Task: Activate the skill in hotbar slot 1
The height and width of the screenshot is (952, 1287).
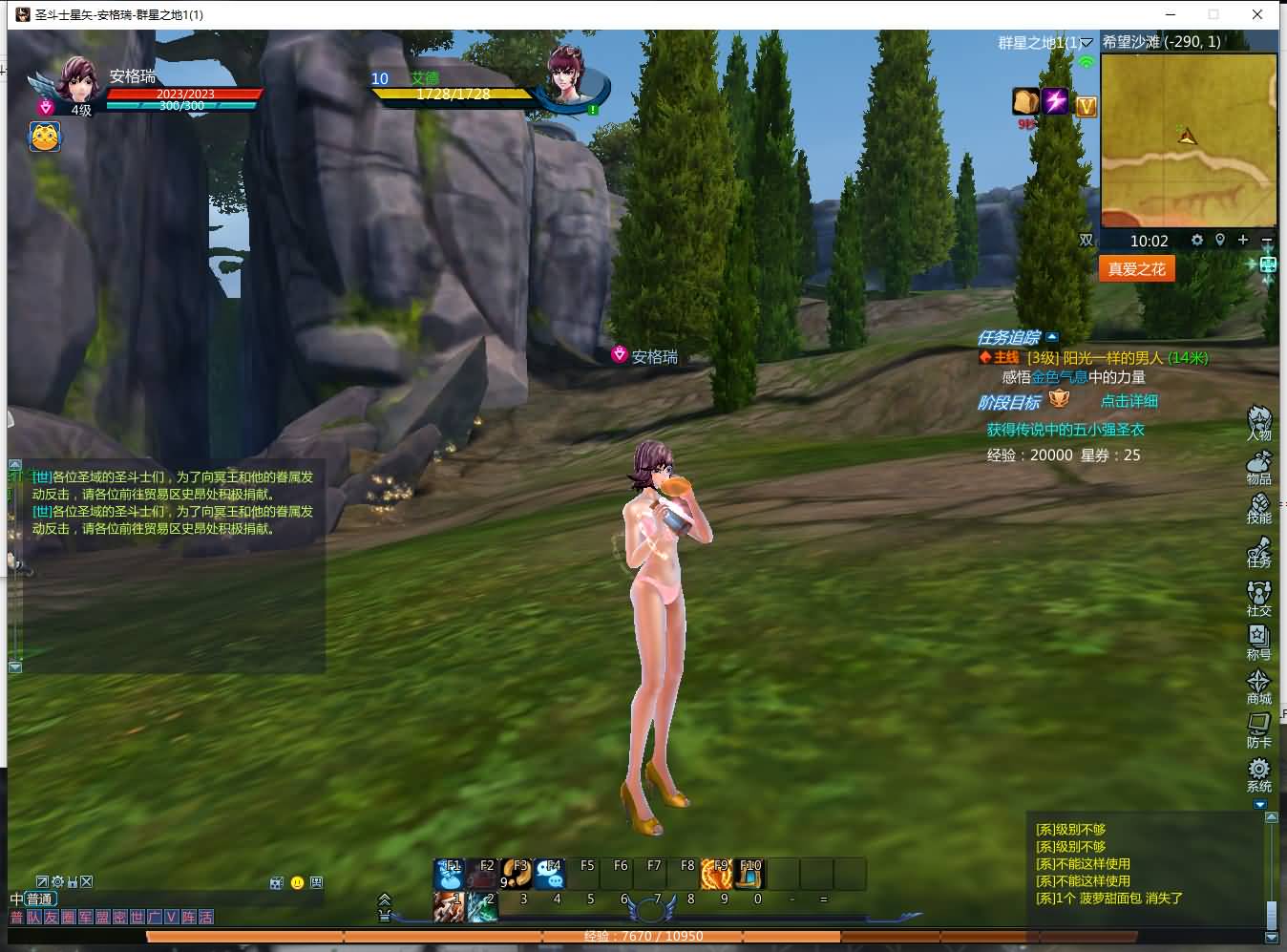Action: coord(449,905)
